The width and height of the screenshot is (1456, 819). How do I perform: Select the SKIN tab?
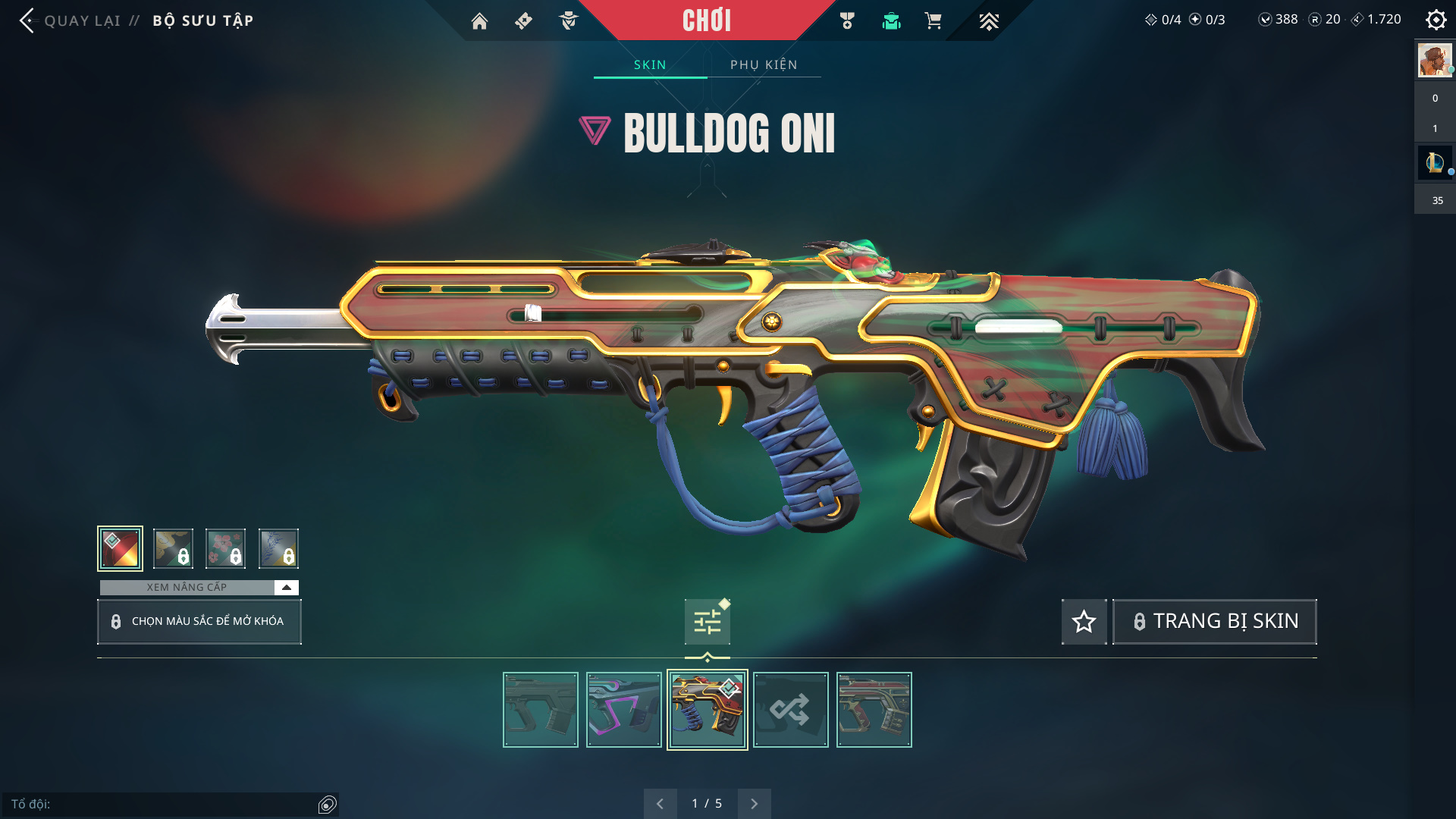[x=650, y=64]
